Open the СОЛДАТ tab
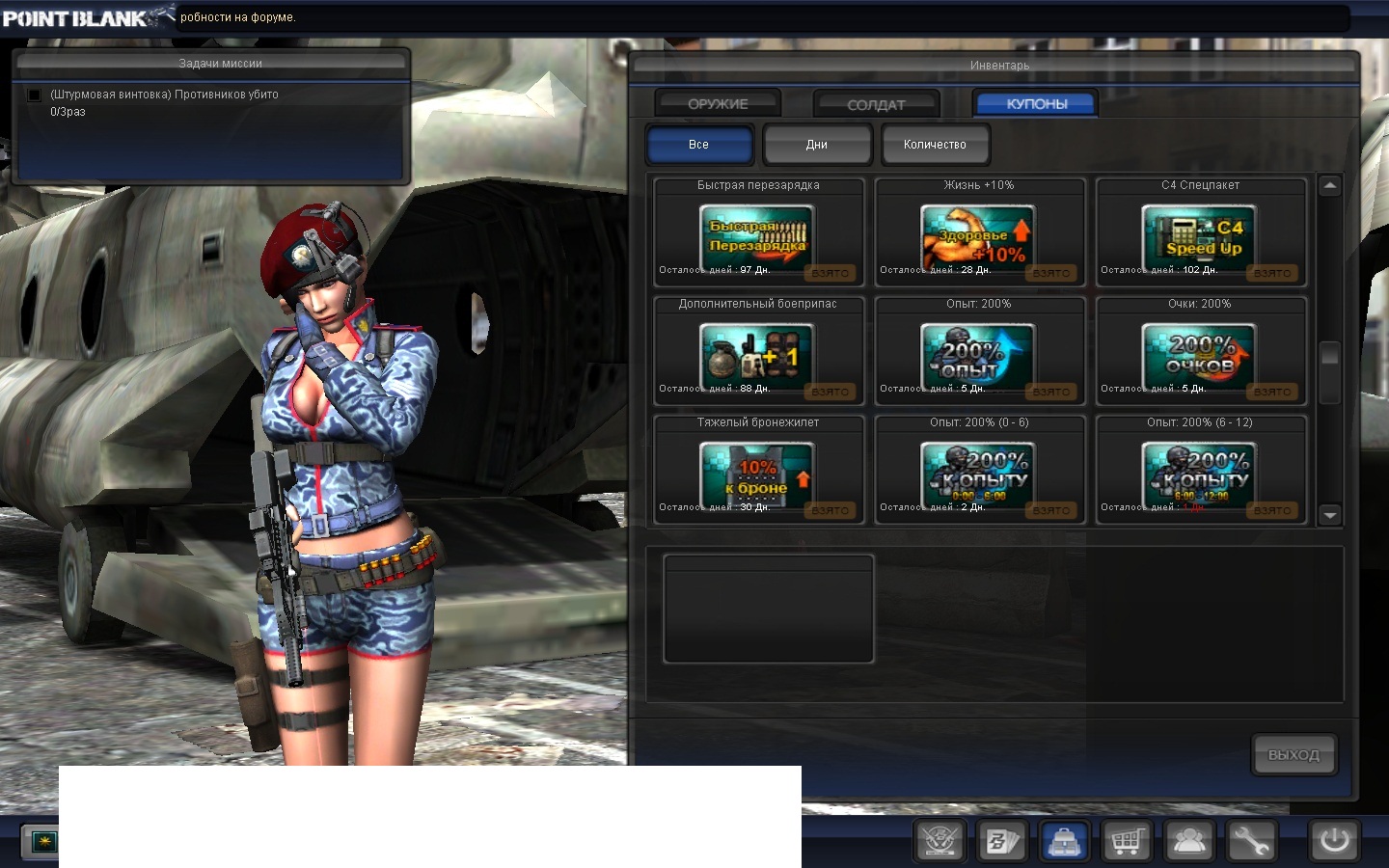The height and width of the screenshot is (868, 1389). (876, 104)
